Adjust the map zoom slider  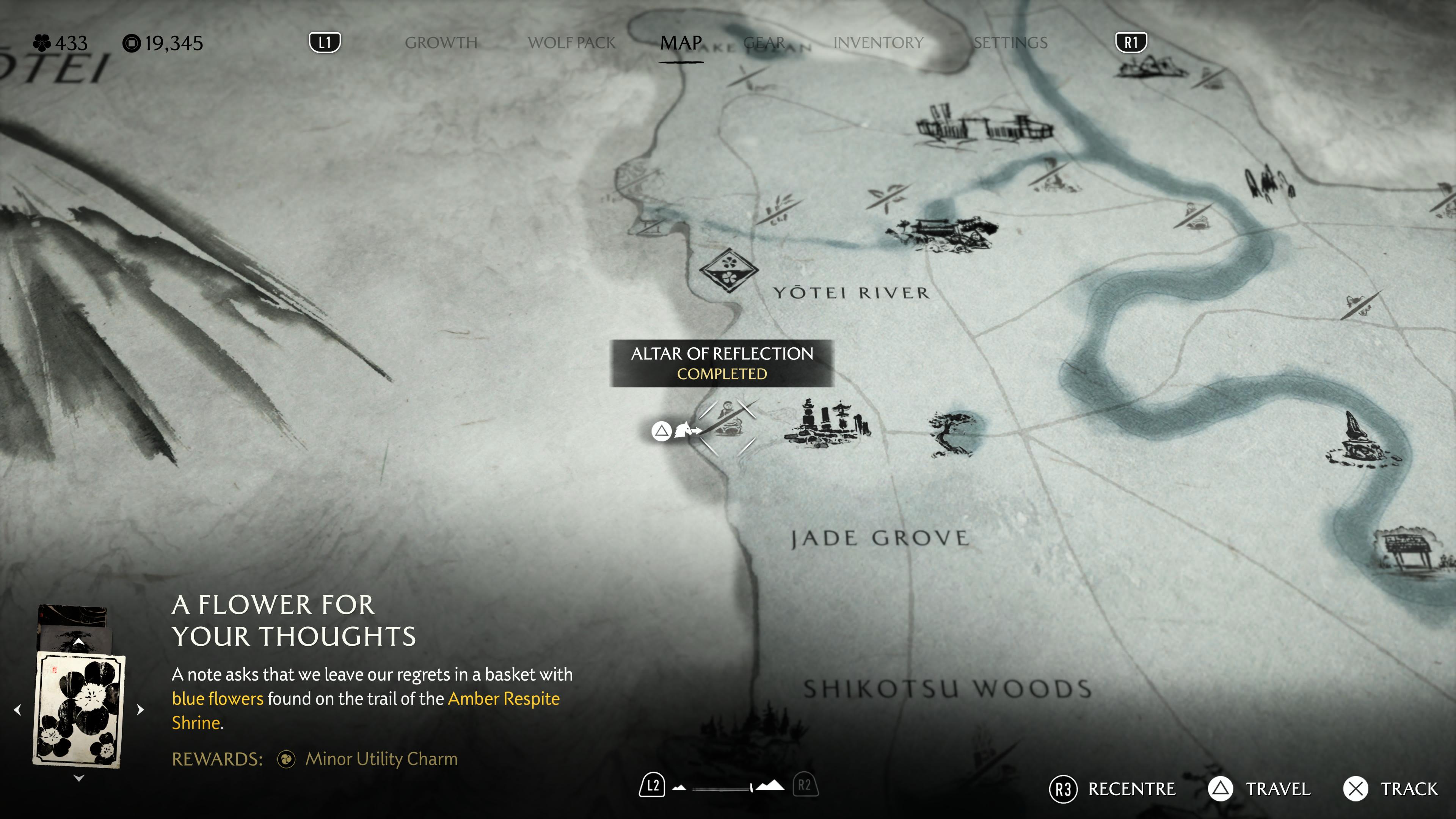[x=728, y=788]
